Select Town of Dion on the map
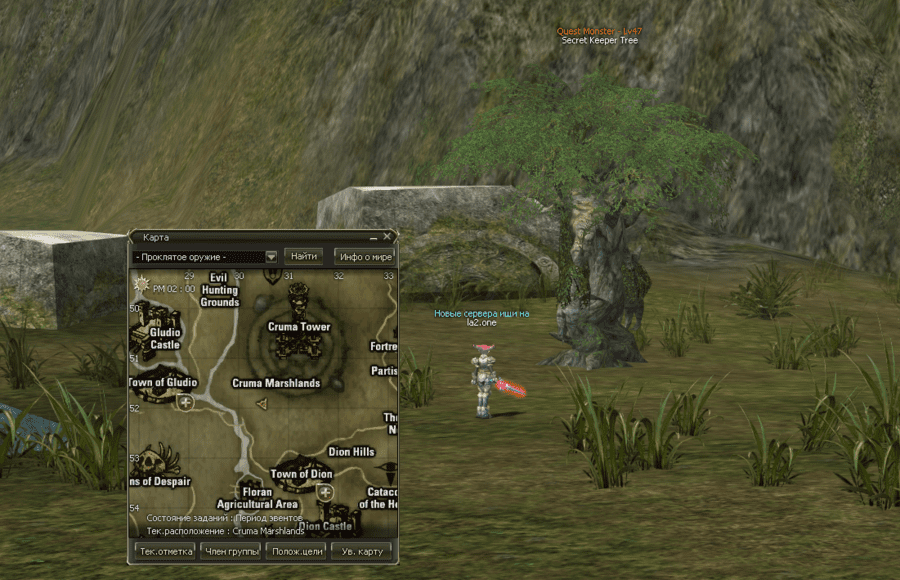The width and height of the screenshot is (900, 580). [301, 474]
